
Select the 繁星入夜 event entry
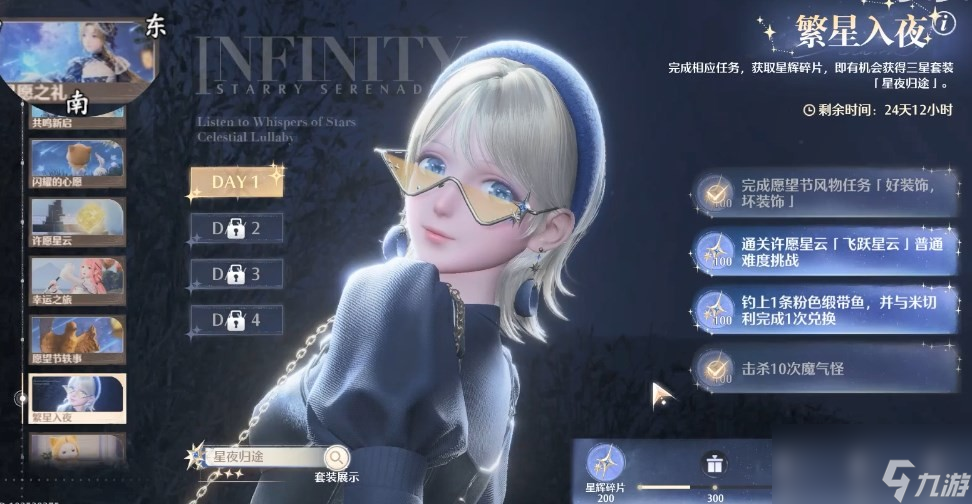[x=77, y=399]
